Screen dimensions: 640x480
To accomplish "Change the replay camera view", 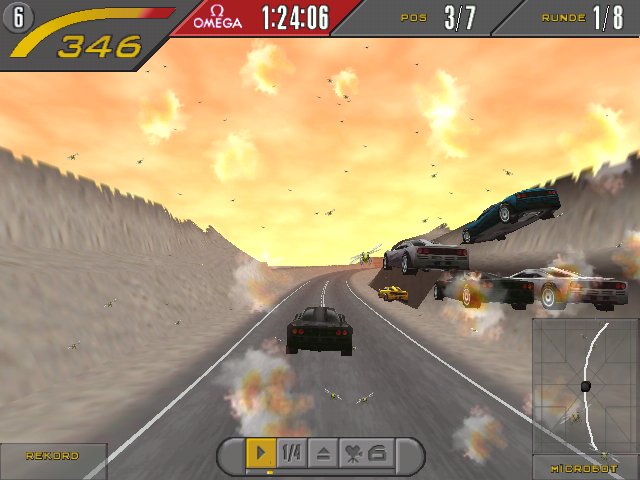I will click(x=365, y=453).
